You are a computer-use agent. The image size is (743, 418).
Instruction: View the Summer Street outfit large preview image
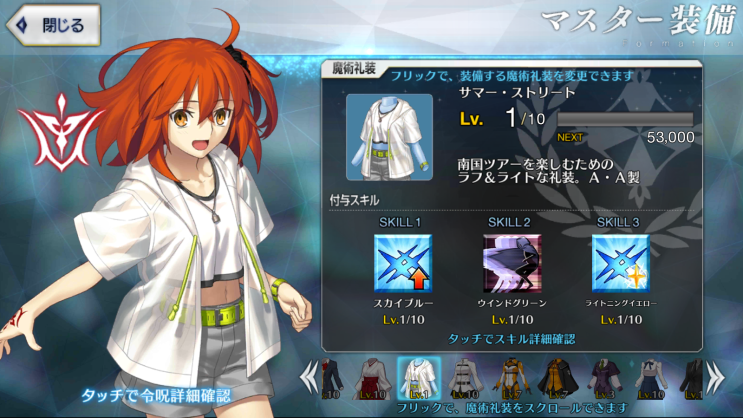click(389, 137)
